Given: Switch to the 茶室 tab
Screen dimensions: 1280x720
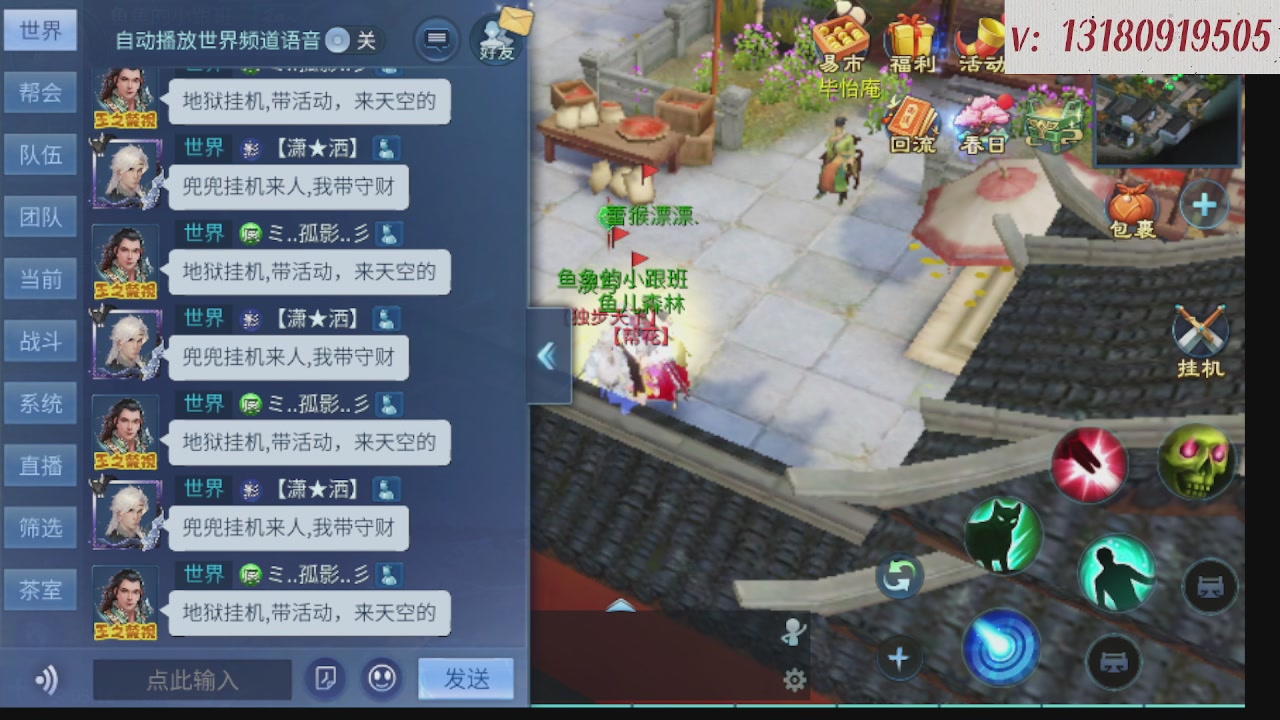Looking at the screenshot, I should [40, 590].
